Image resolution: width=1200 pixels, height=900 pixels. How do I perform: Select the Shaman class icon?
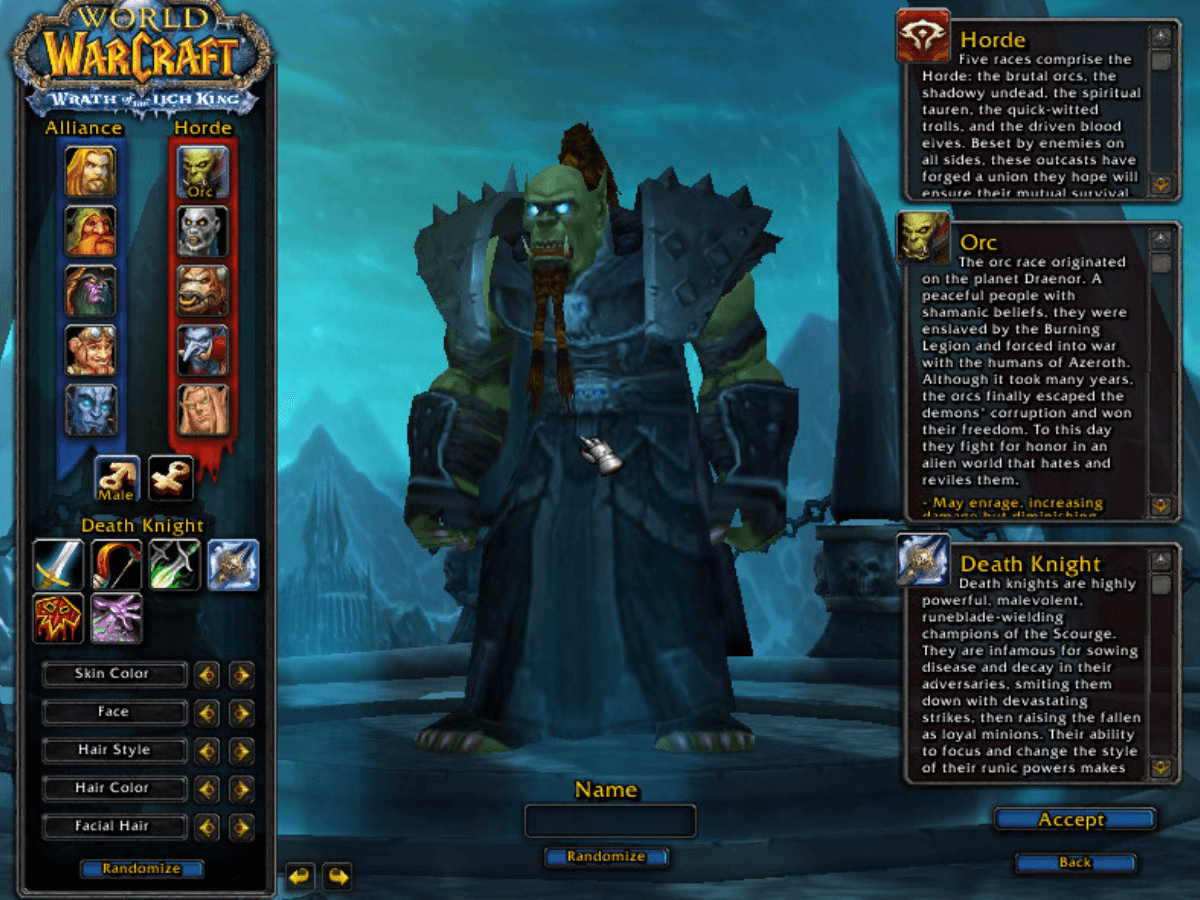click(58, 618)
